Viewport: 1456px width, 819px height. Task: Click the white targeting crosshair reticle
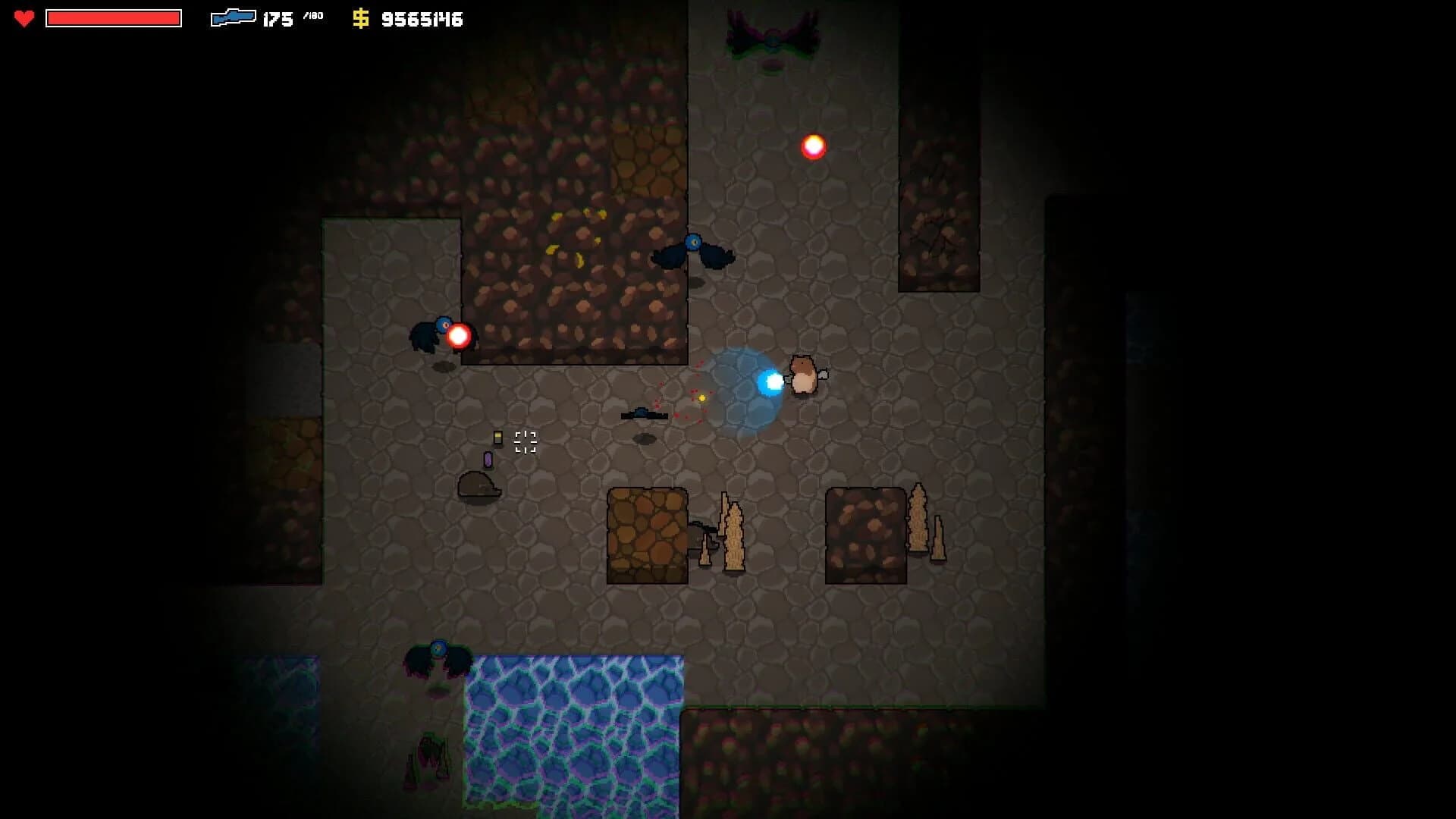(x=526, y=443)
